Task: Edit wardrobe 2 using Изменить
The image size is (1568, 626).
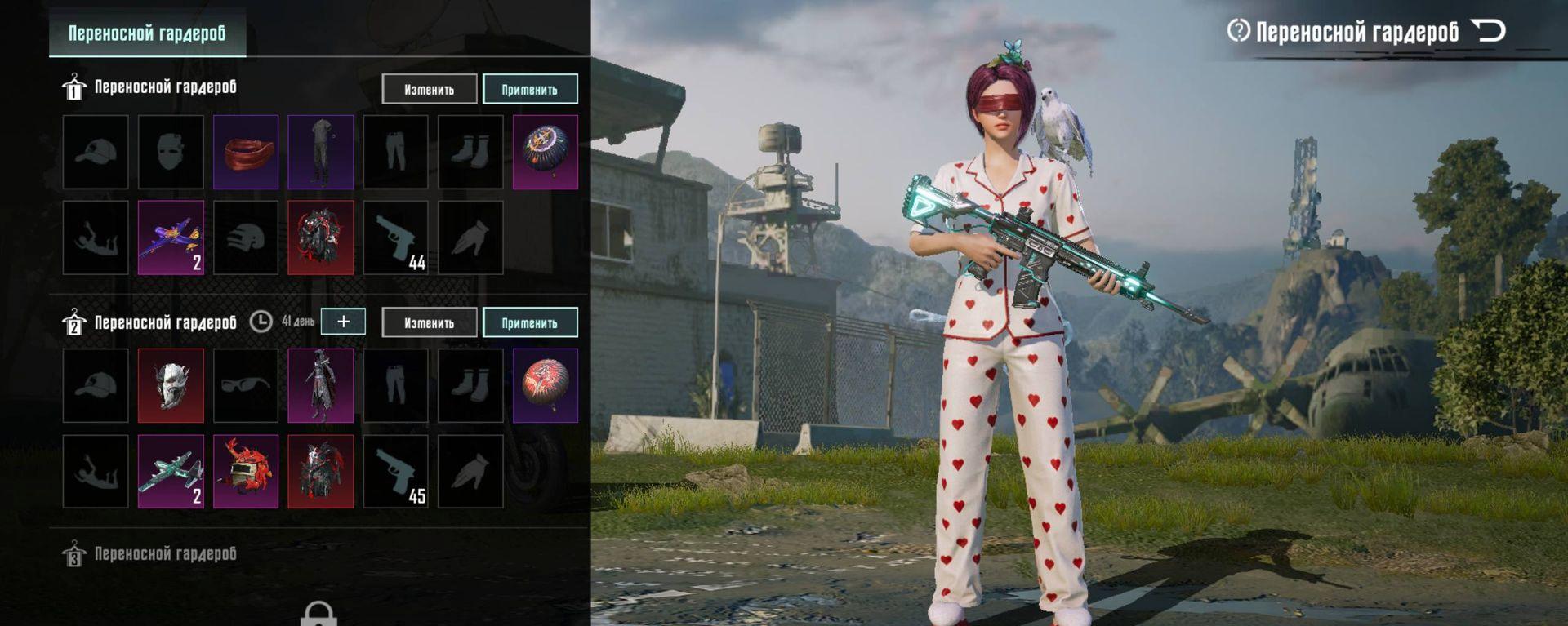Action: click(429, 322)
